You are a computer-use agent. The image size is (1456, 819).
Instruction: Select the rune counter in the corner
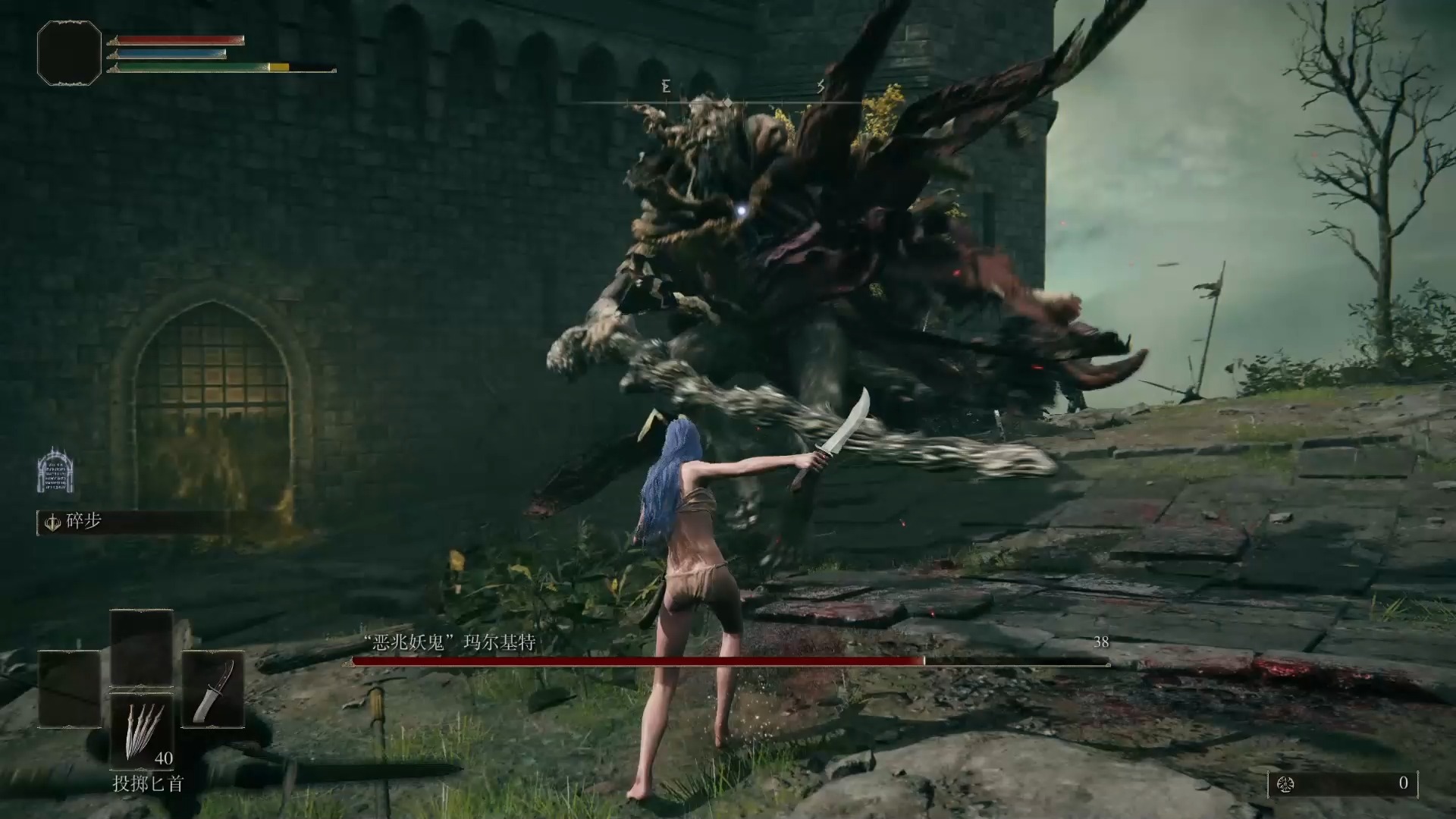pos(1342,783)
